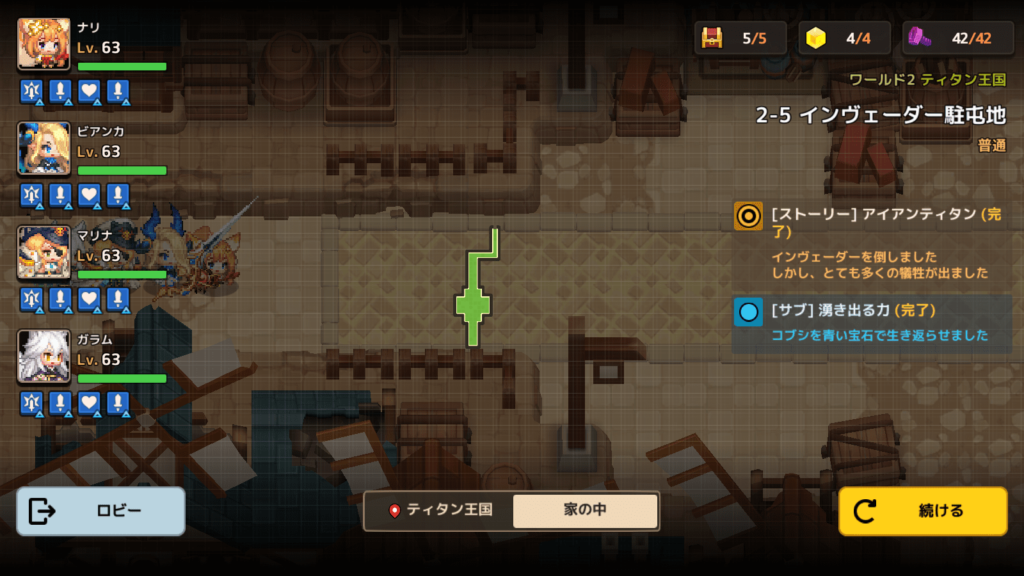The image size is (1024, 576).
Task: Open the アイアンティタン story quest entry
Action: pos(870,241)
